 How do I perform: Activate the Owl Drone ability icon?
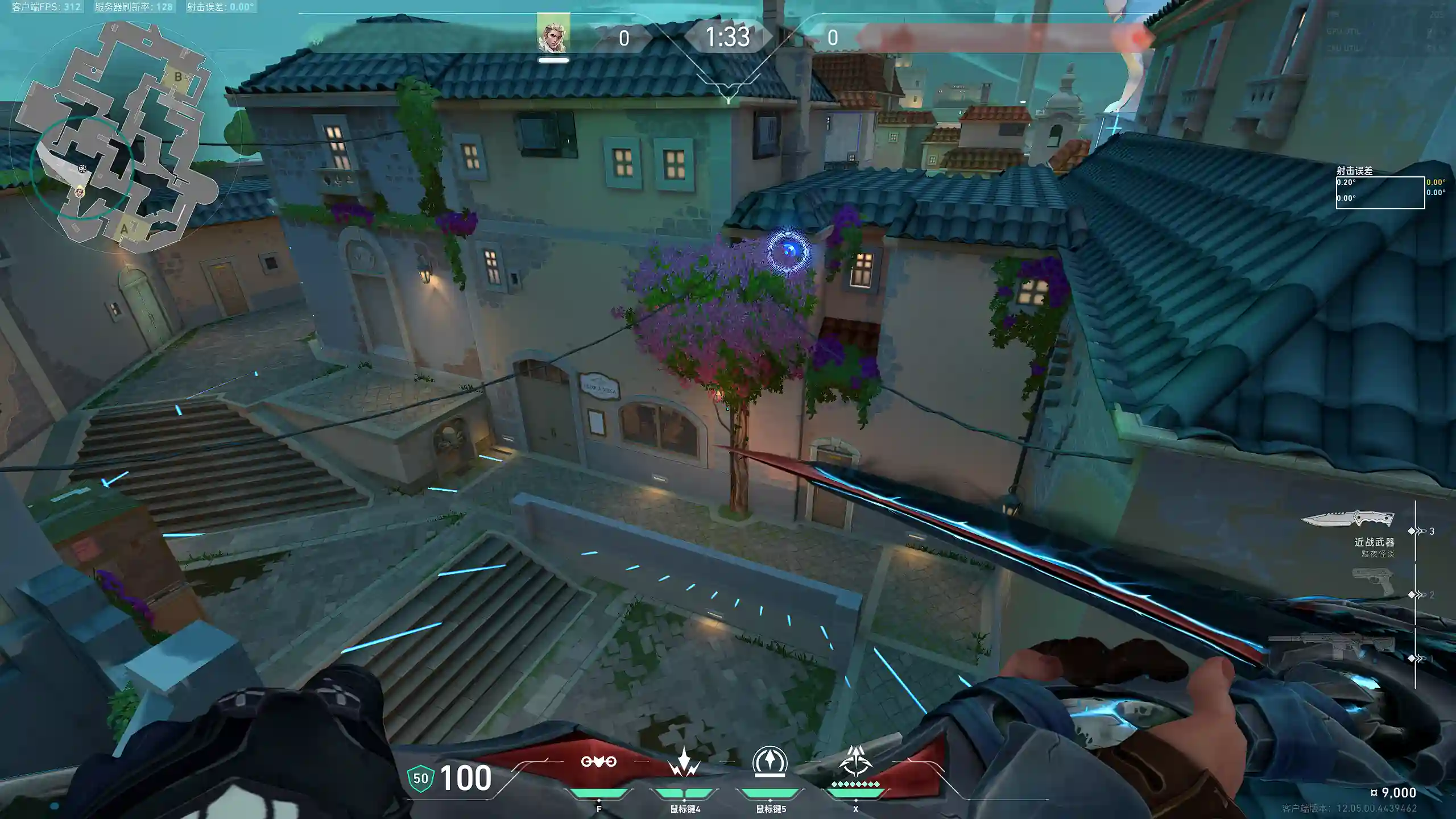[x=598, y=762]
